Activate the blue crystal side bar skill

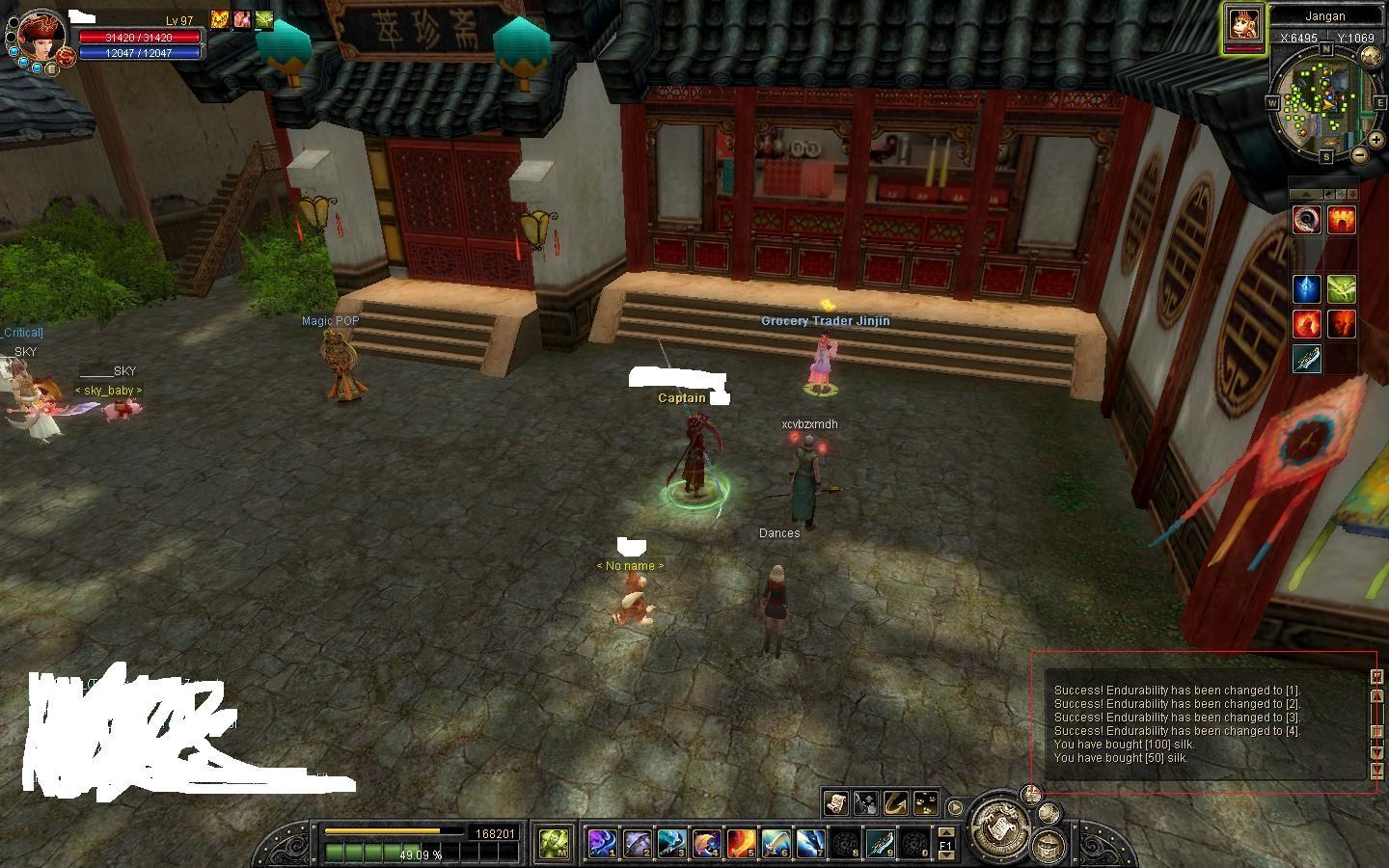tap(1306, 288)
